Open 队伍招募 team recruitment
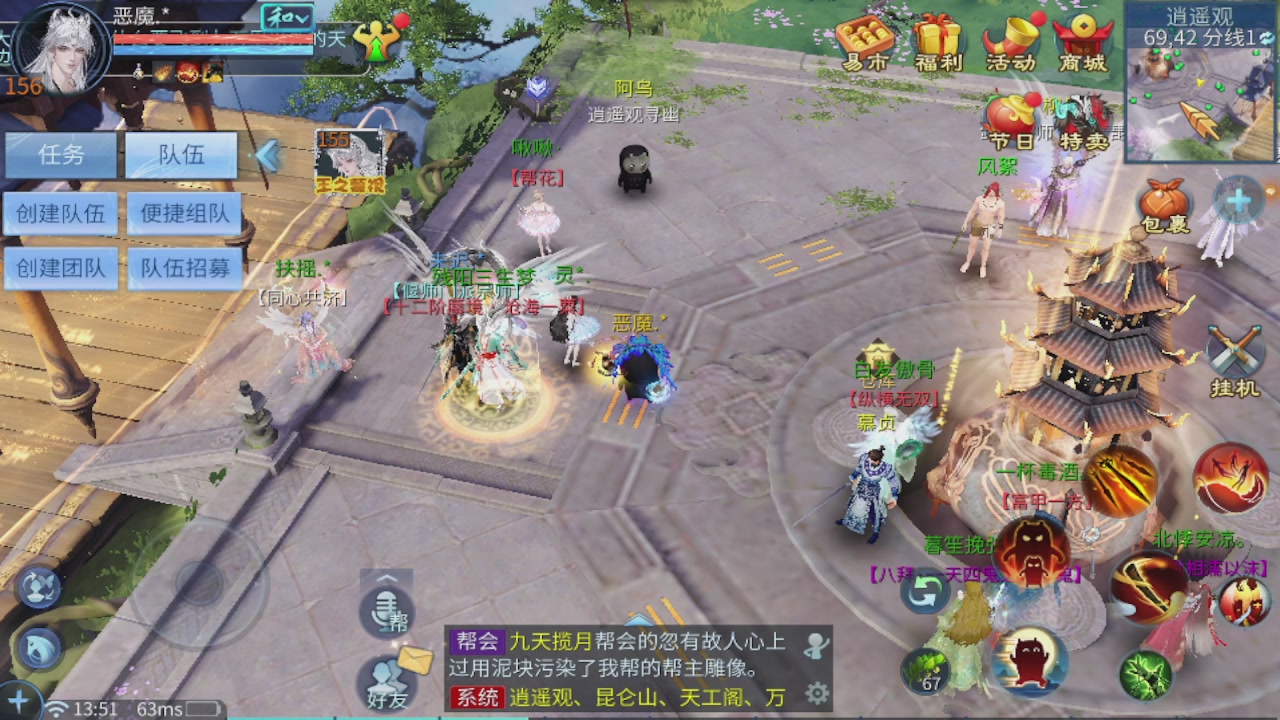The height and width of the screenshot is (720, 1280). tap(181, 269)
